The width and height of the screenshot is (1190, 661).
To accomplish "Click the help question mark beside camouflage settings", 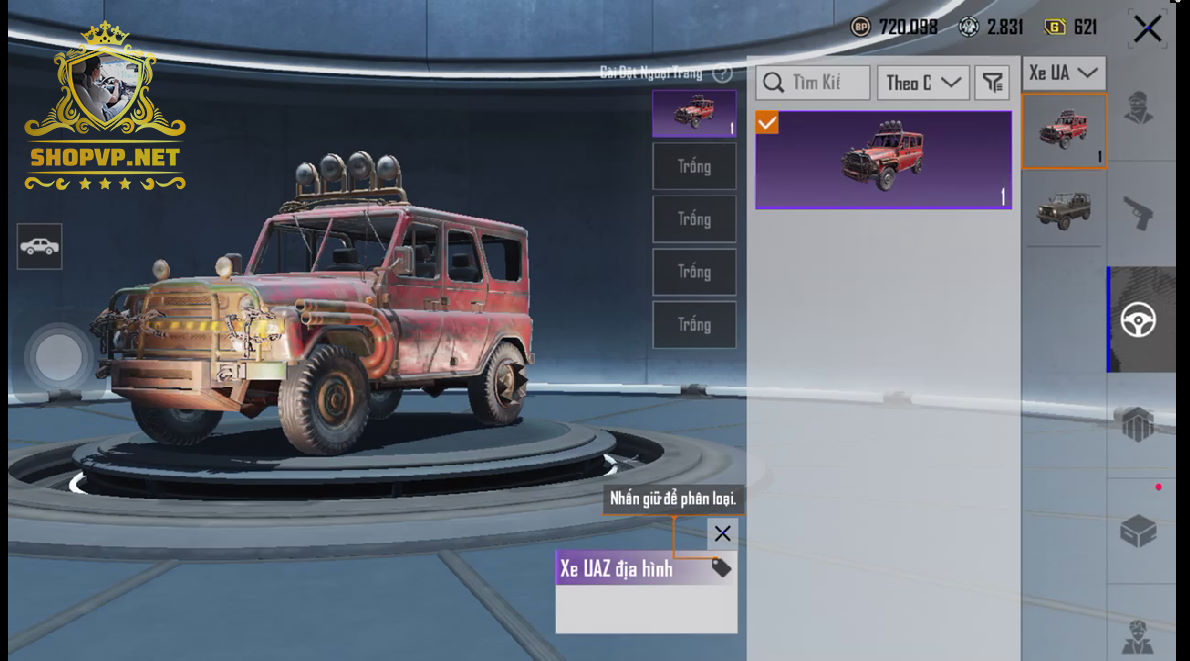I will 723,73.
